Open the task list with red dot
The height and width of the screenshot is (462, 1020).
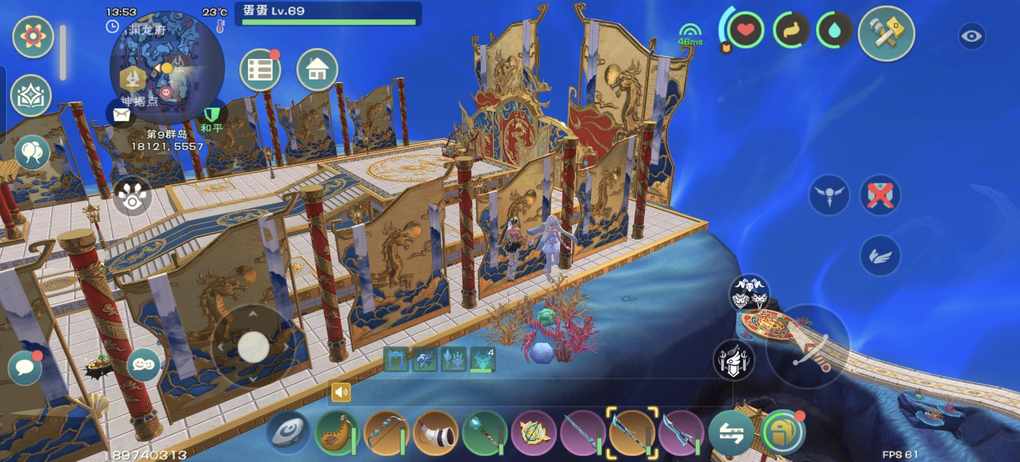tap(260, 70)
